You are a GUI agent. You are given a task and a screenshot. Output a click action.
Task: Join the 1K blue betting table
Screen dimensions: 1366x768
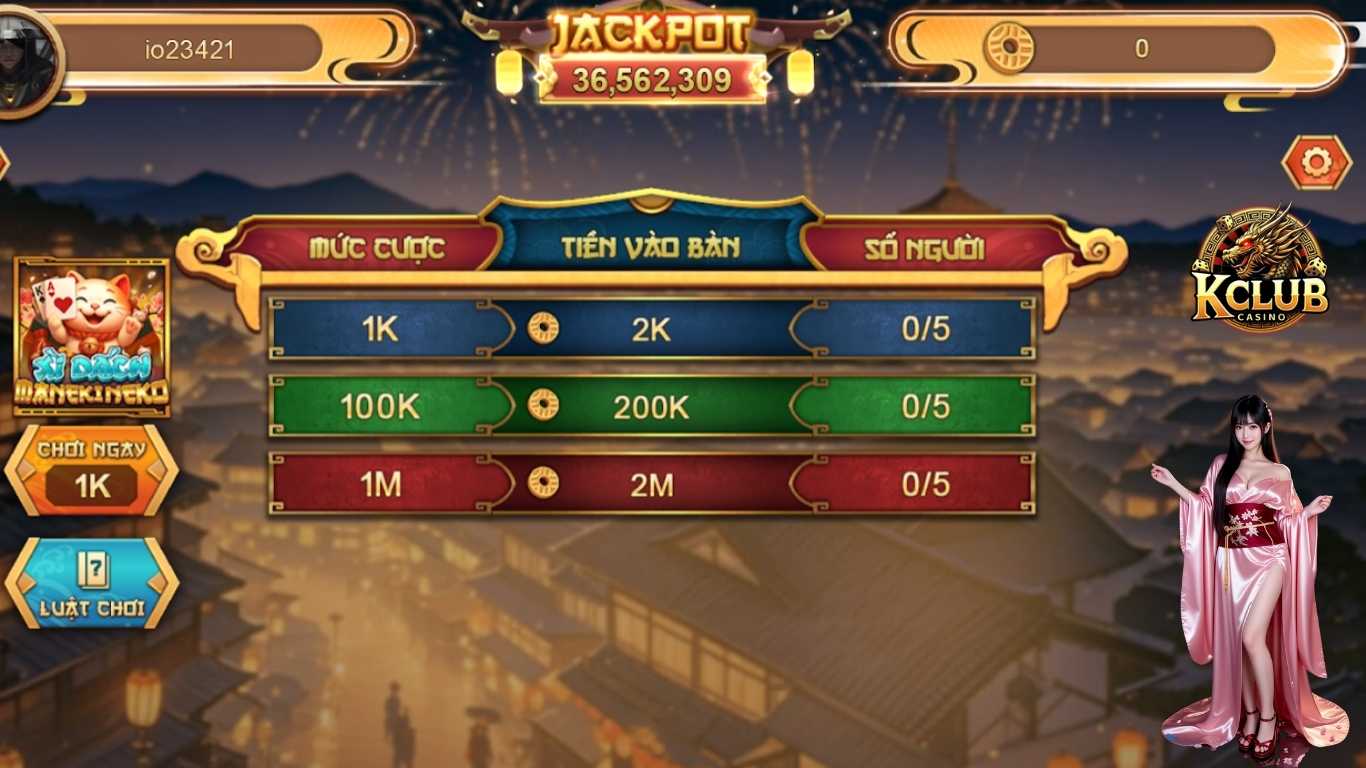pyautogui.click(x=650, y=329)
